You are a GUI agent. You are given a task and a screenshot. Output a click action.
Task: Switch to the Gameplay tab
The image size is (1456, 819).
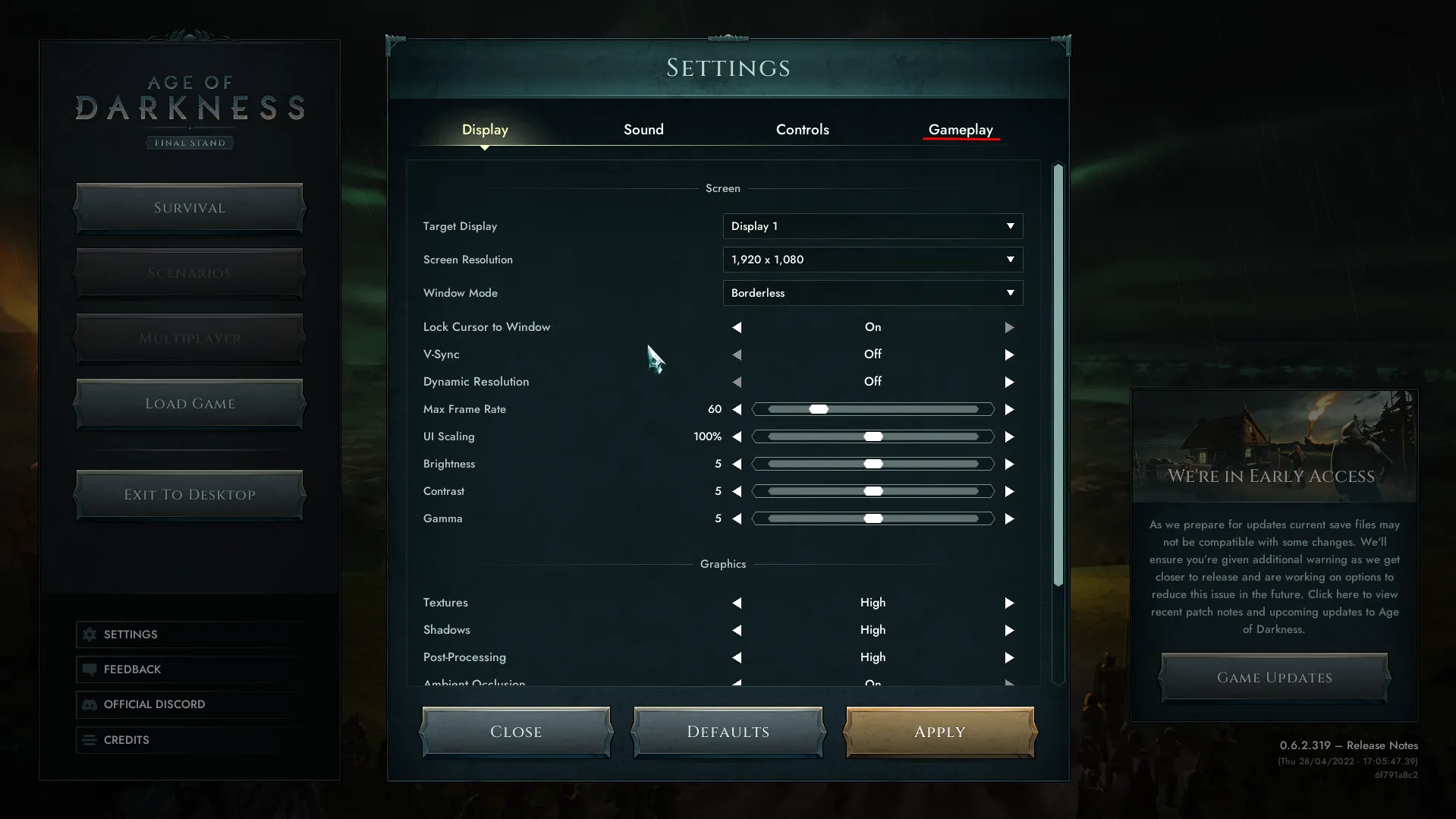961,130
